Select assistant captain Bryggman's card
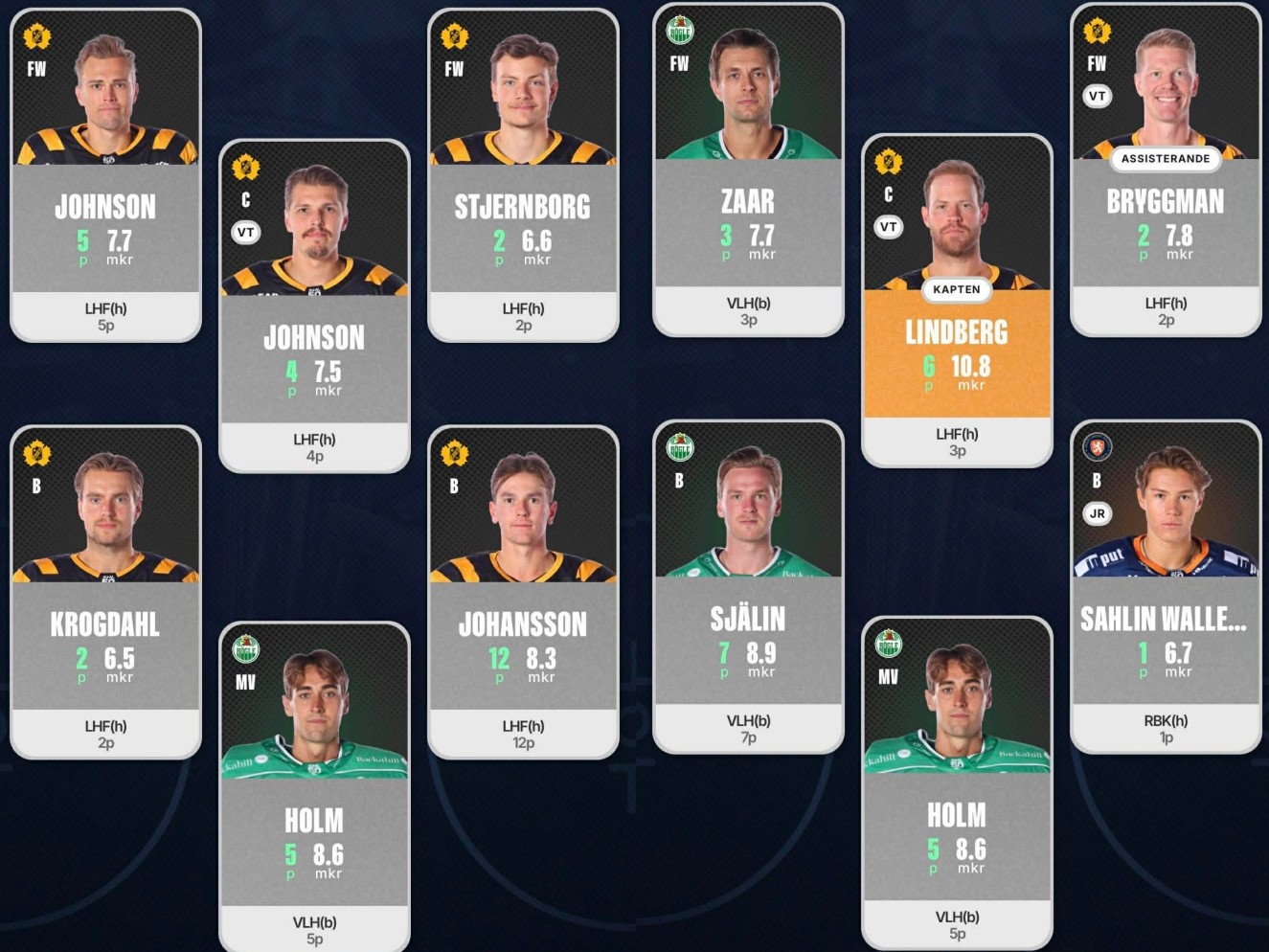 (x=1165, y=171)
